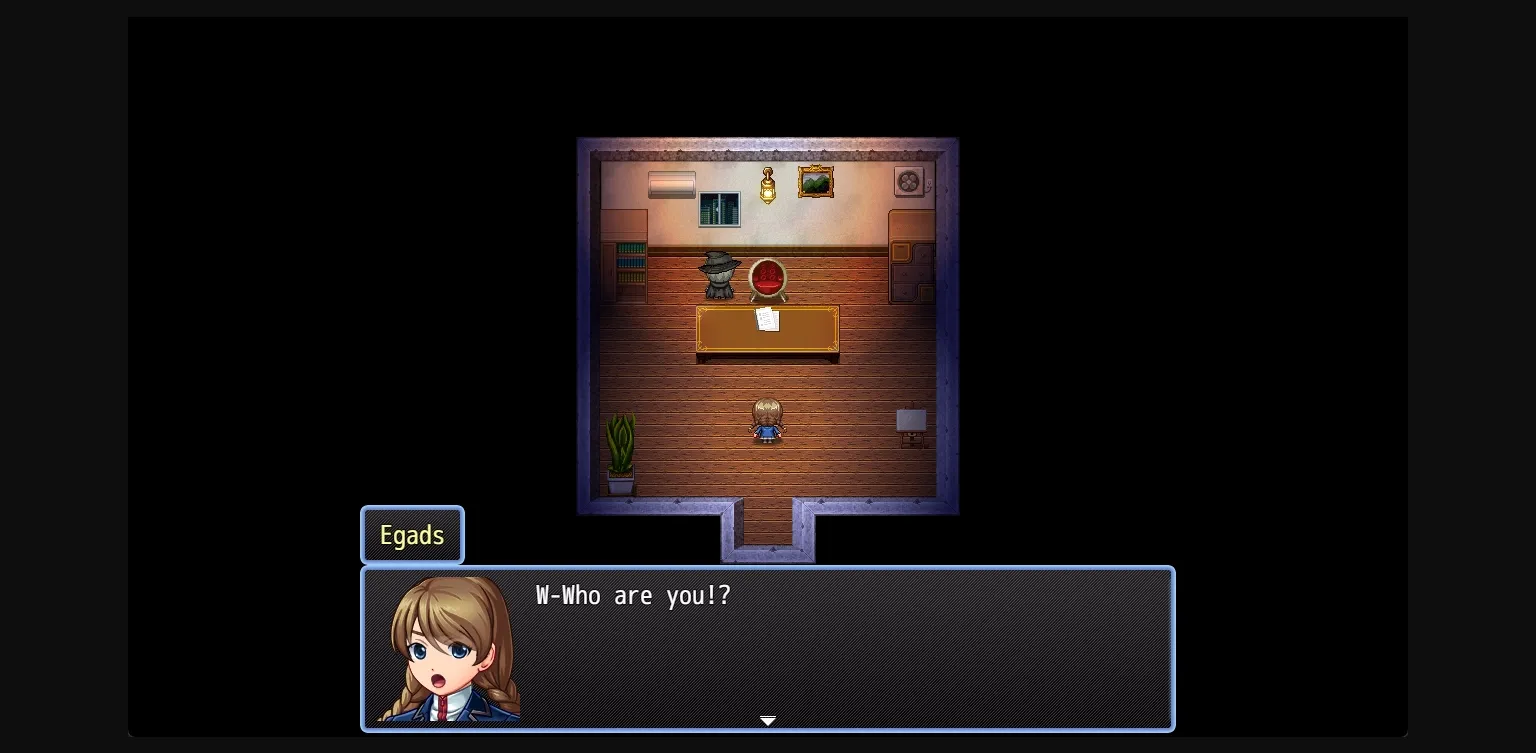Open the framed mountain painting
Viewport: 1536px width, 753px height.
coord(816,180)
